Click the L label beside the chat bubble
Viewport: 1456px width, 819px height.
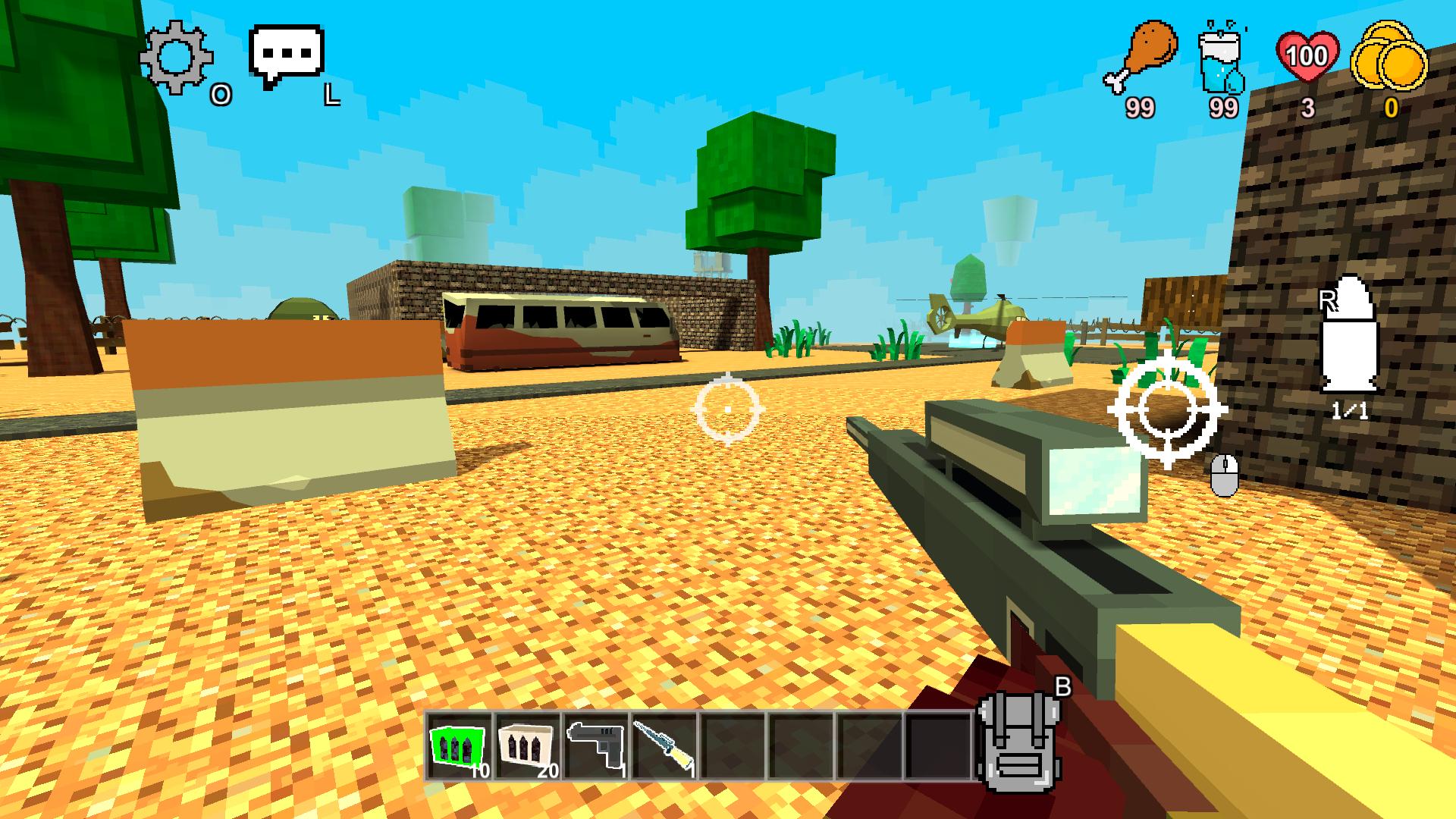click(x=331, y=96)
